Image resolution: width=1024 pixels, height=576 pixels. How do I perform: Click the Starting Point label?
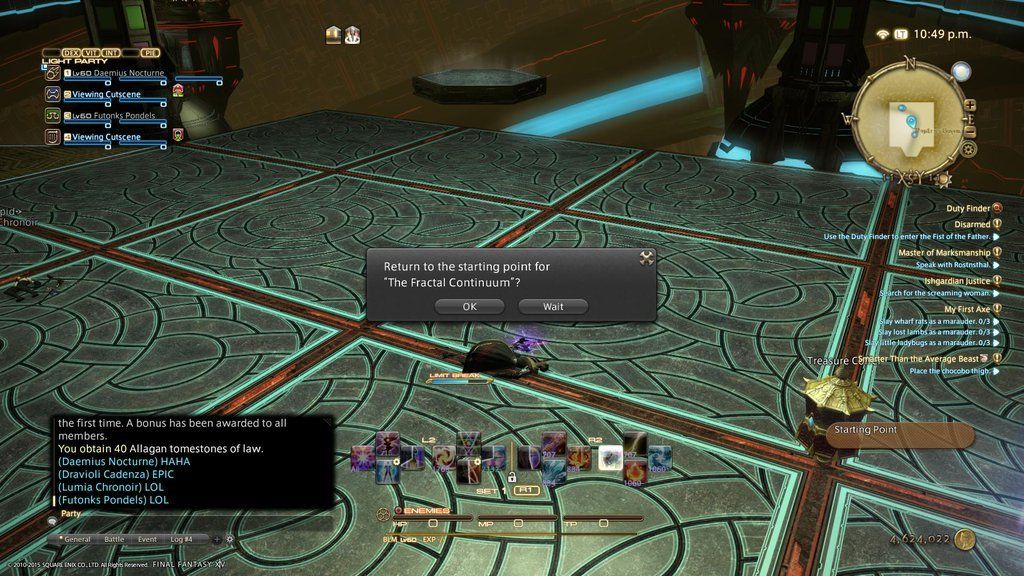(x=866, y=430)
